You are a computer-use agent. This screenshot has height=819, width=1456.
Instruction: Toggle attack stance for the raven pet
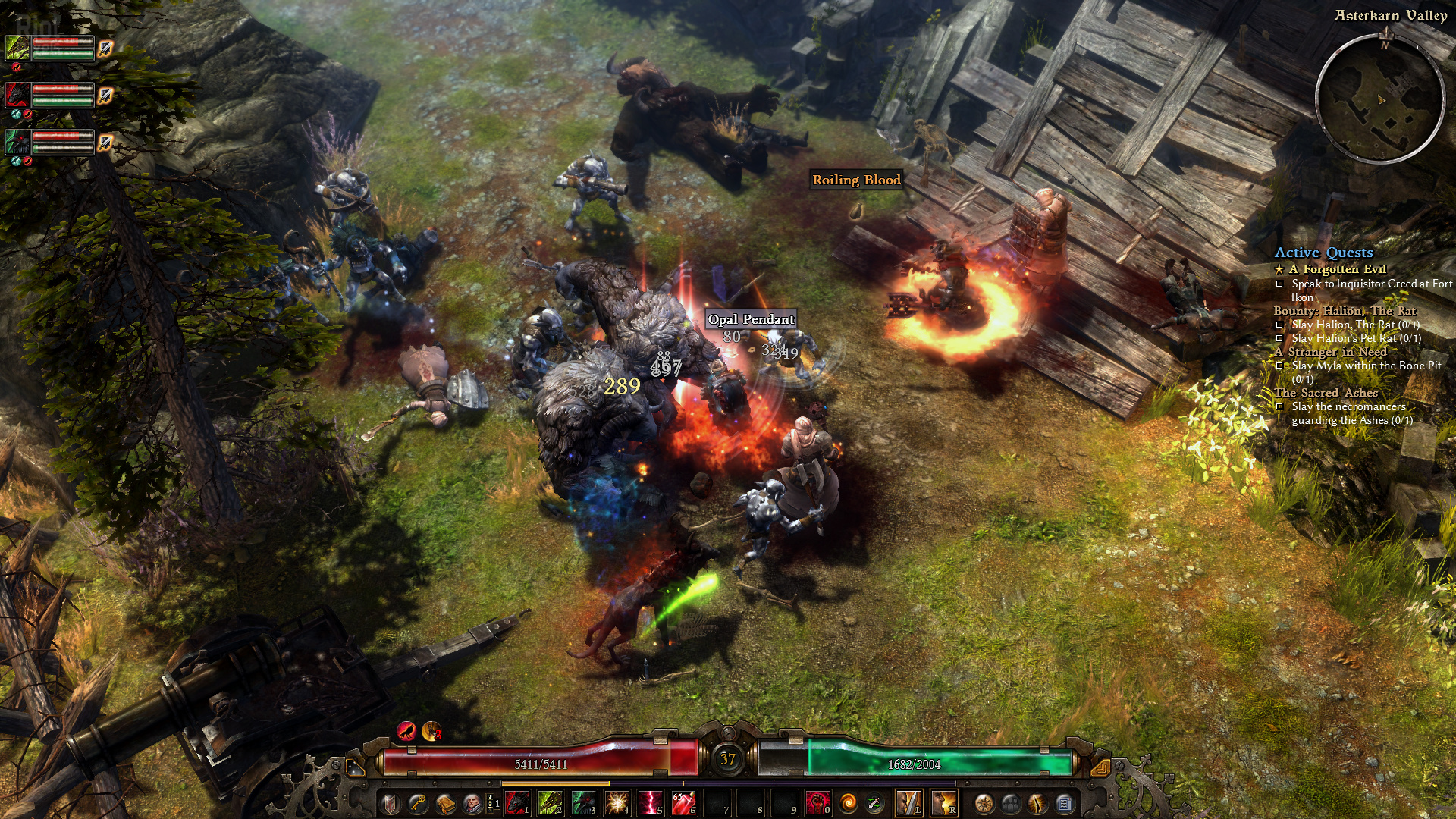coord(105,142)
